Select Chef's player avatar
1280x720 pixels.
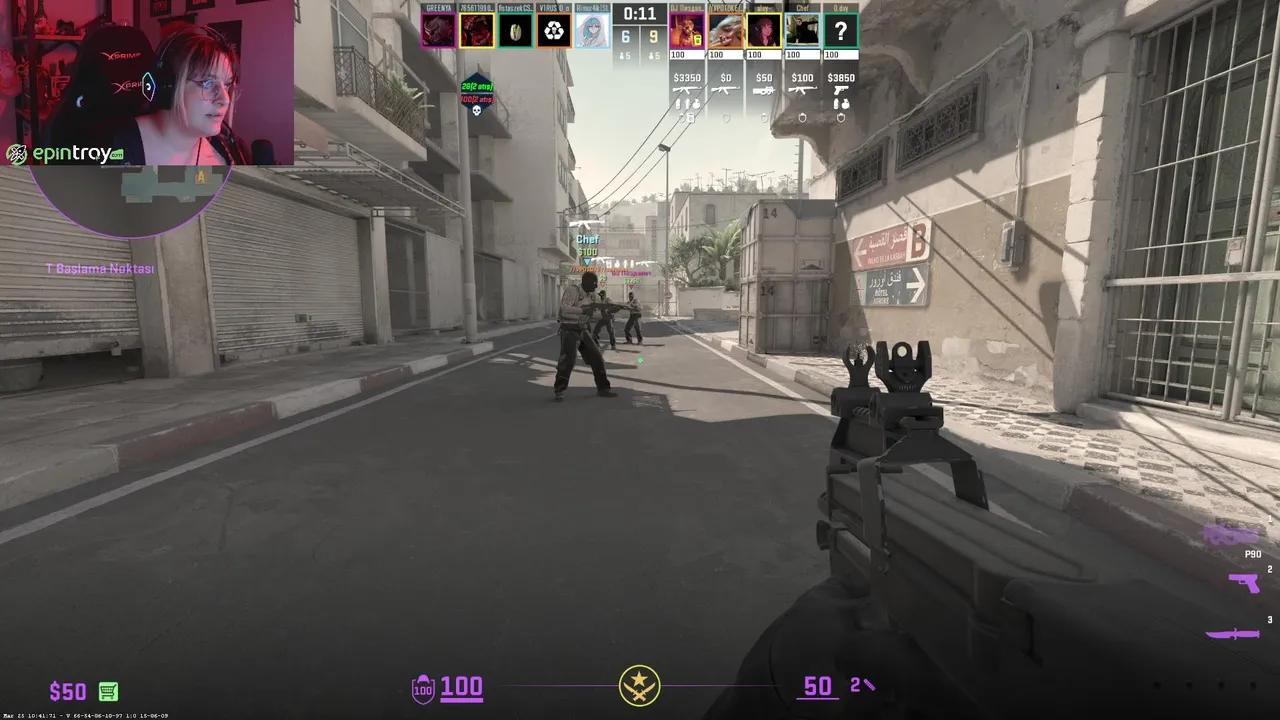click(801, 28)
